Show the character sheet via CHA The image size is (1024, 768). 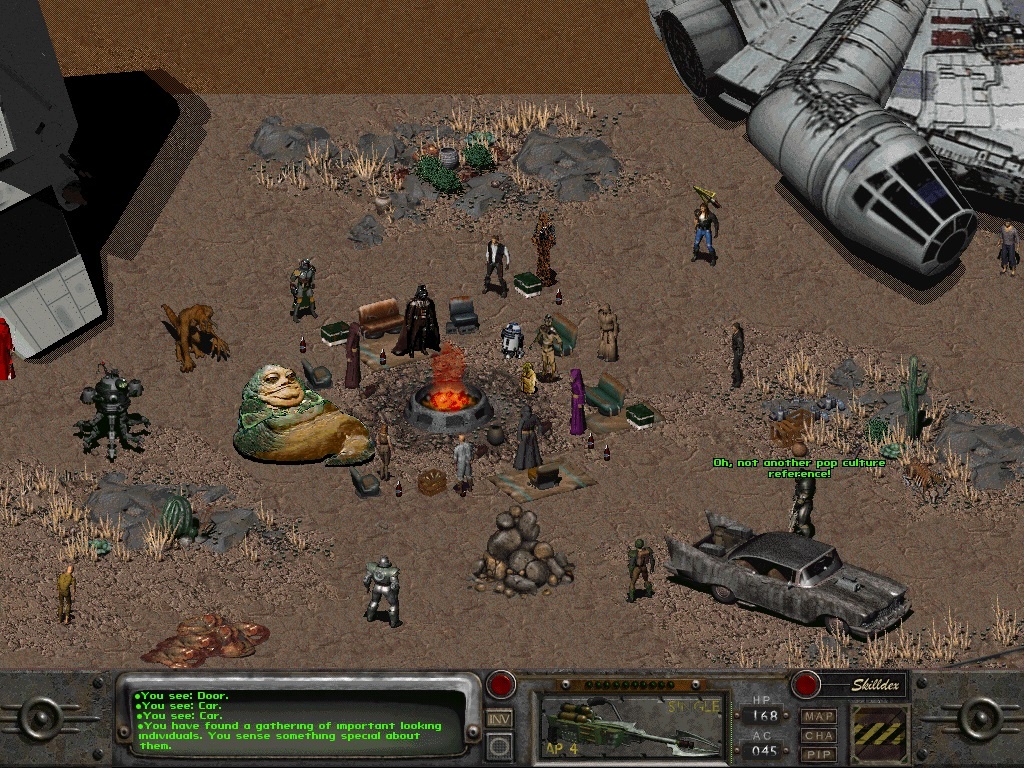(x=819, y=735)
